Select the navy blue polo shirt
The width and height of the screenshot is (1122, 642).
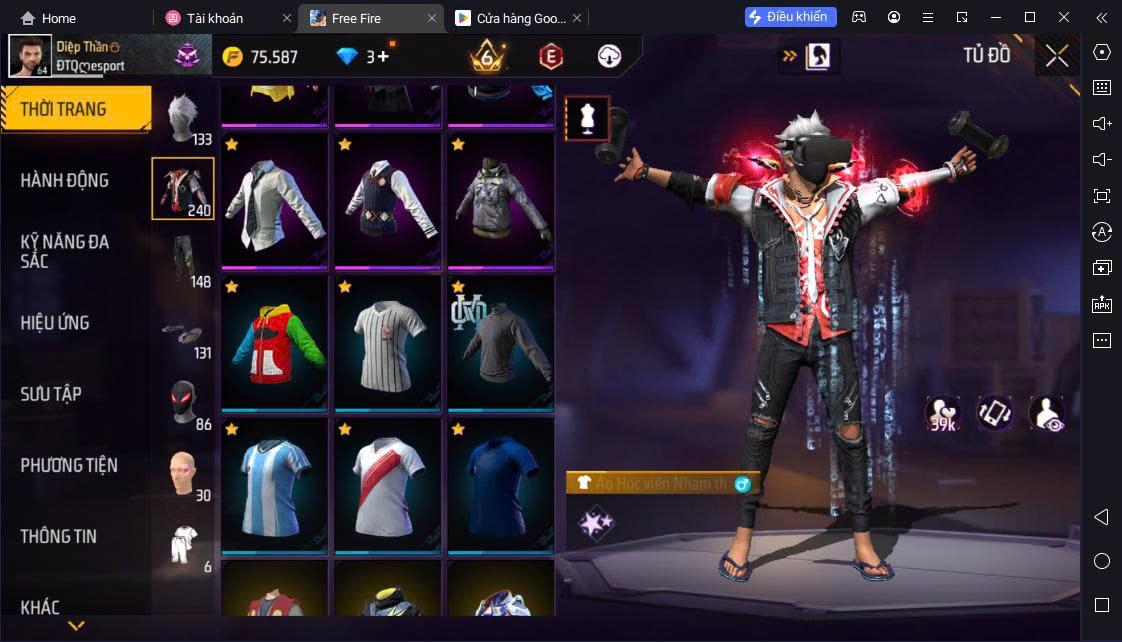[500, 485]
